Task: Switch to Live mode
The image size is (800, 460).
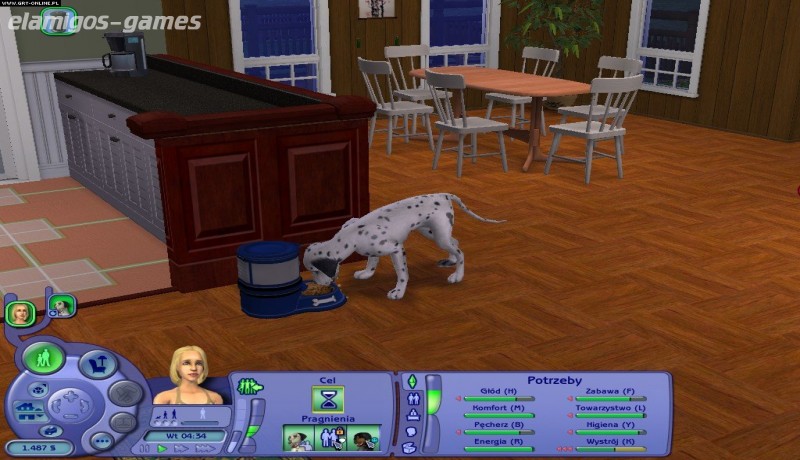Action: [44, 358]
